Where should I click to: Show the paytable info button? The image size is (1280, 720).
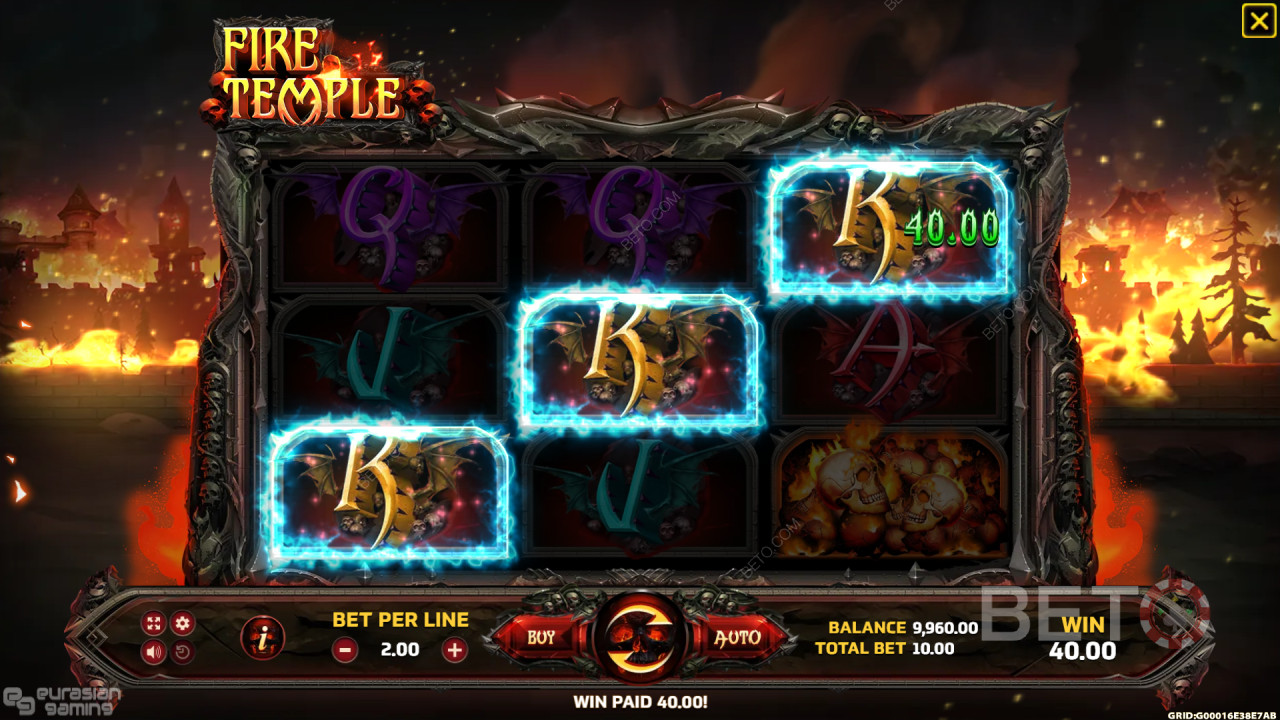263,637
